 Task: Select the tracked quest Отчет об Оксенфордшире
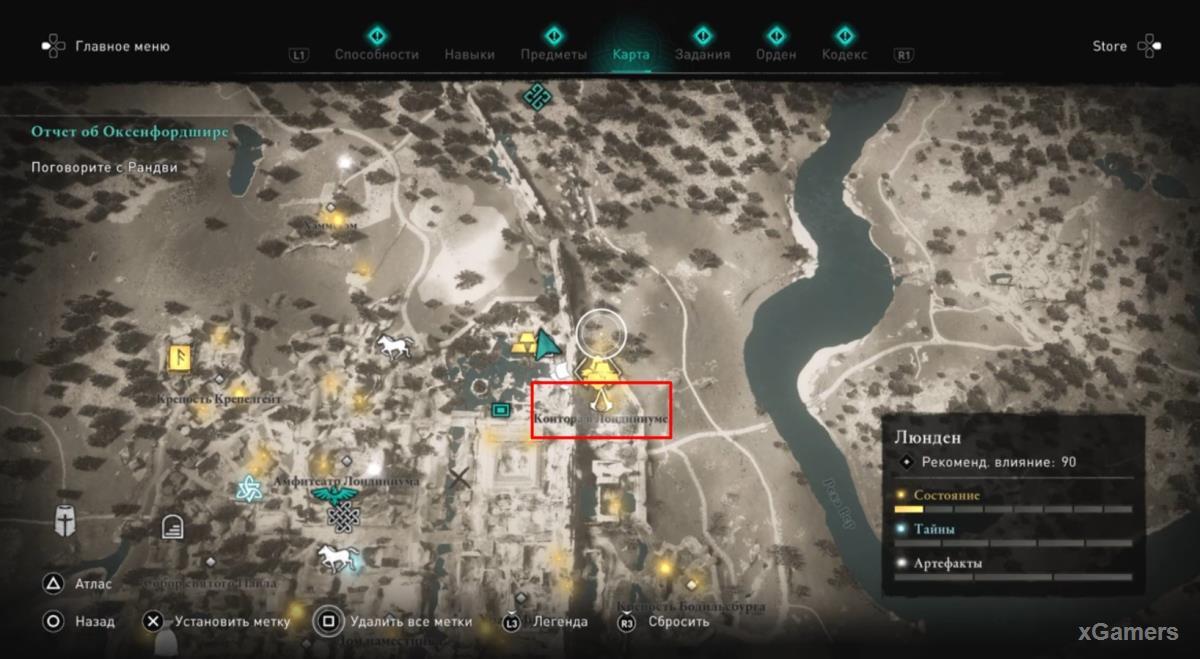(x=130, y=132)
